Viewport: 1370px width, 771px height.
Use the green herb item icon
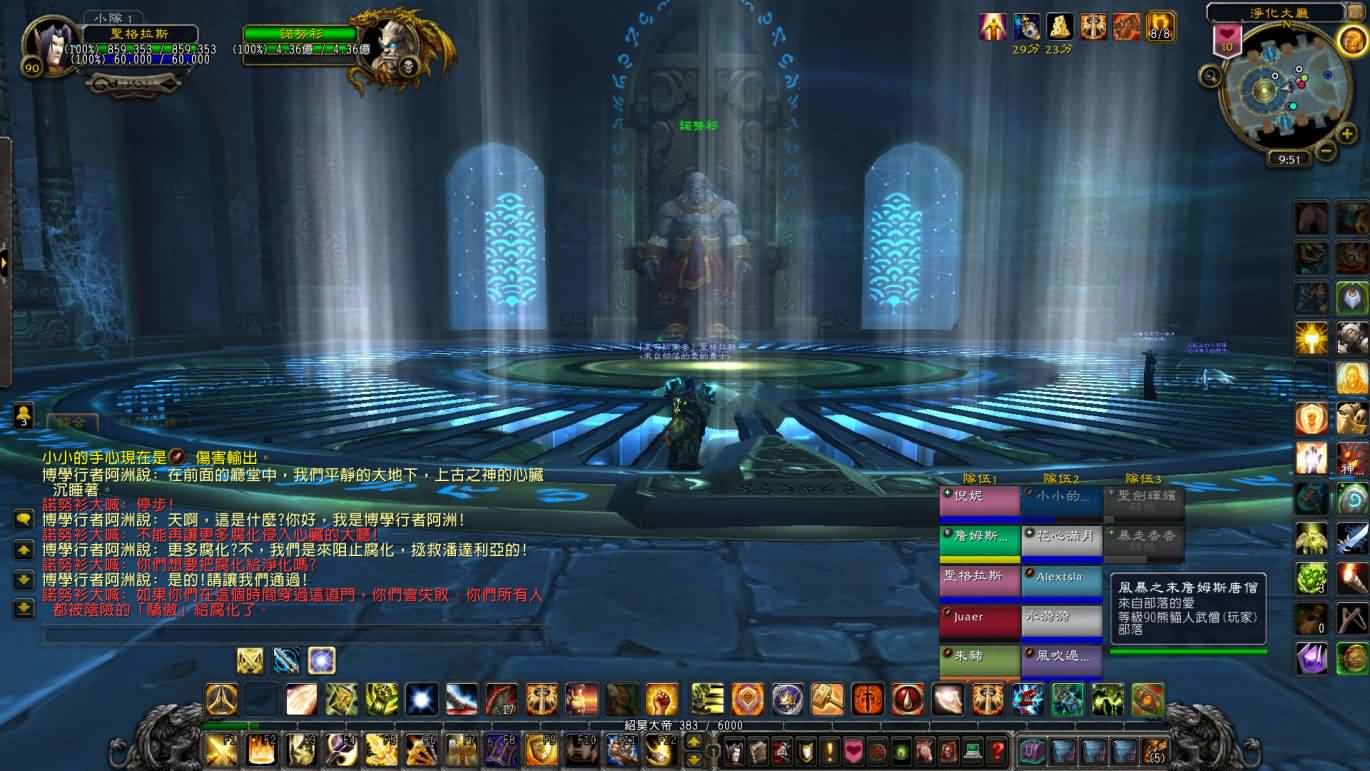click(1311, 578)
